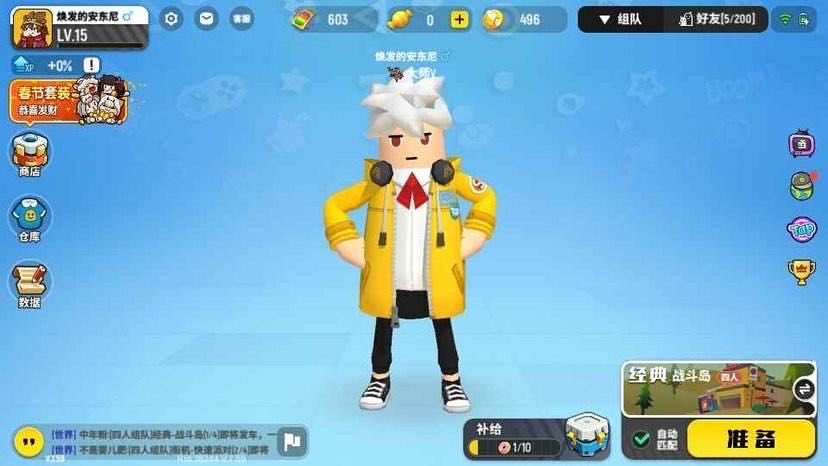Viewport: 828px width, 466px height.
Task: Toggle the 自动匹配 auto-match checkbox
Action: (641, 439)
